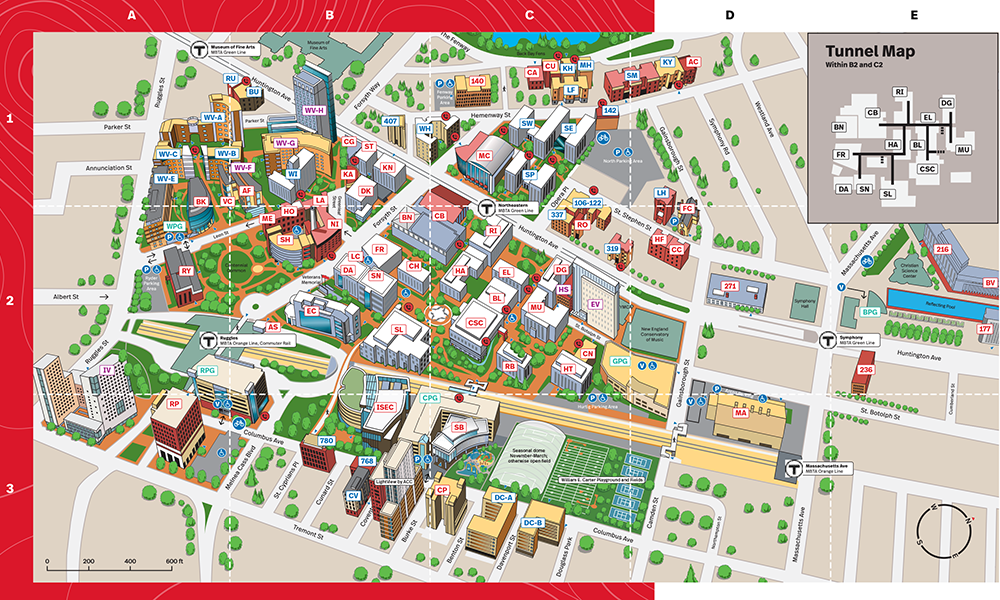The height and width of the screenshot is (600, 1000).
Task: Click the SB building marker
Action: [x=460, y=427]
